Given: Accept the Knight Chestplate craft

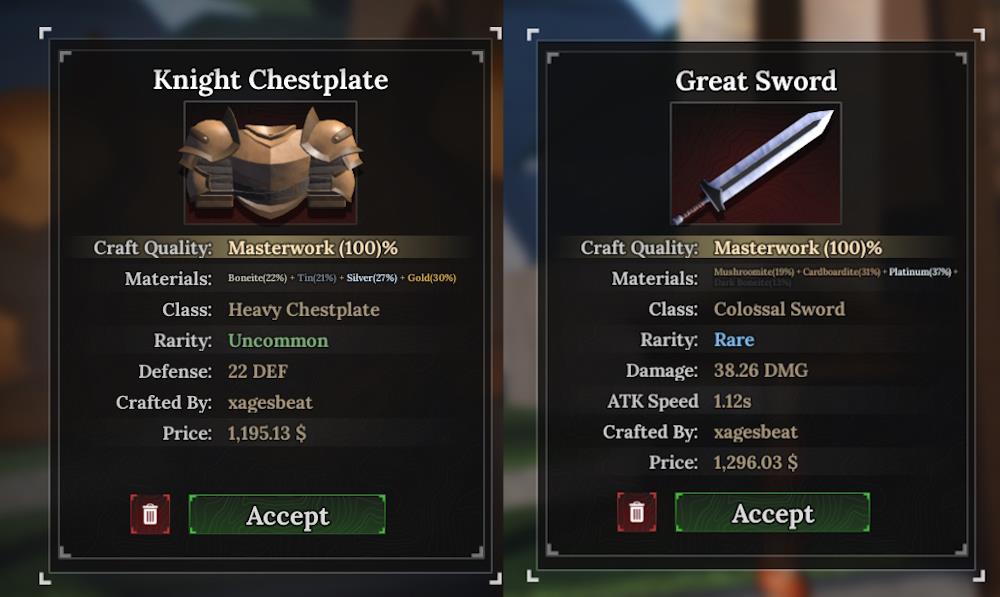Looking at the screenshot, I should [x=287, y=515].
